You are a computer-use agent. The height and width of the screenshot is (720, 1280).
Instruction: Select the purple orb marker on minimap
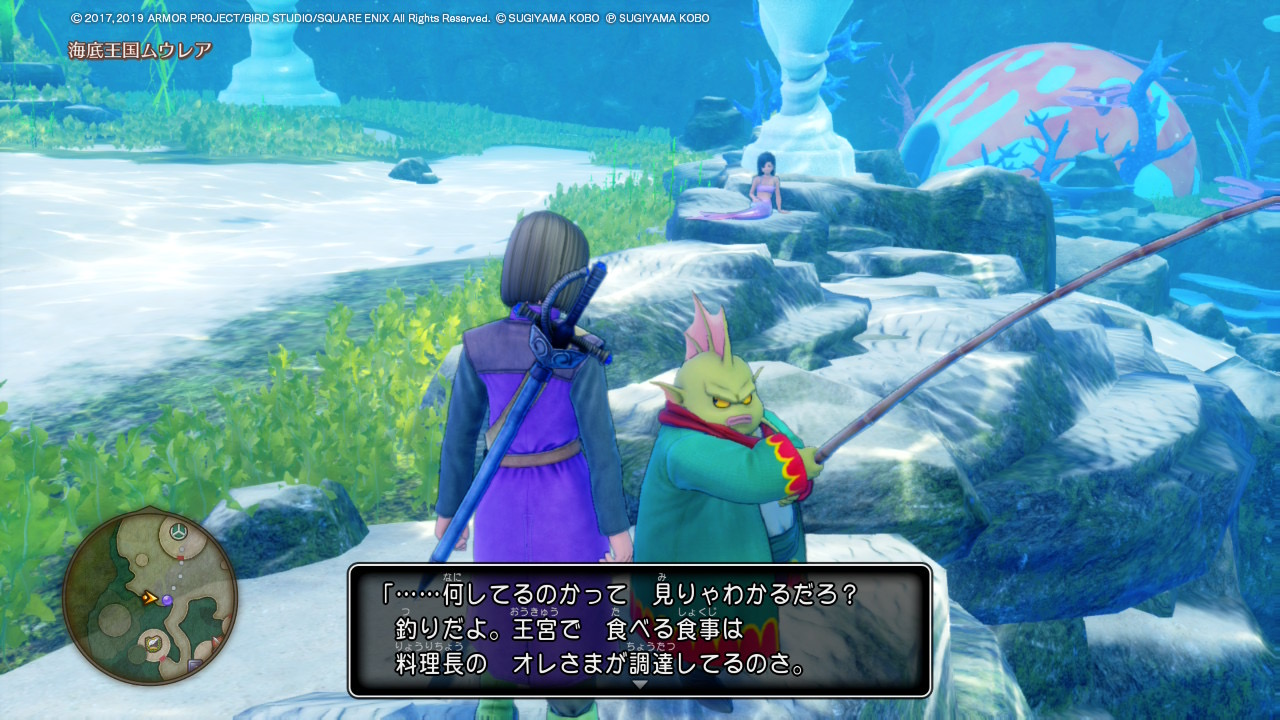[x=167, y=599]
